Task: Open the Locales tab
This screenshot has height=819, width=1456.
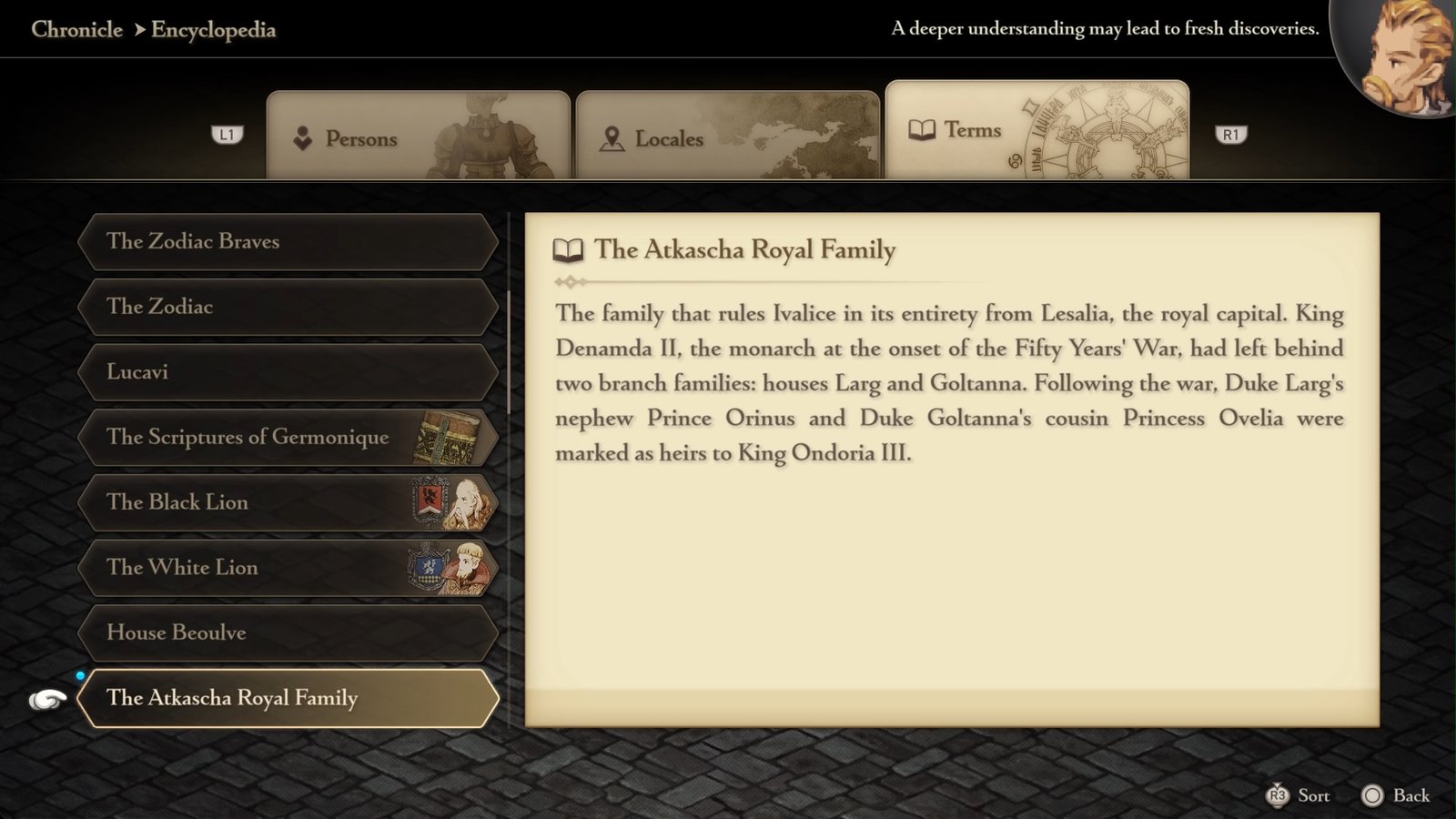Action: coord(727,137)
